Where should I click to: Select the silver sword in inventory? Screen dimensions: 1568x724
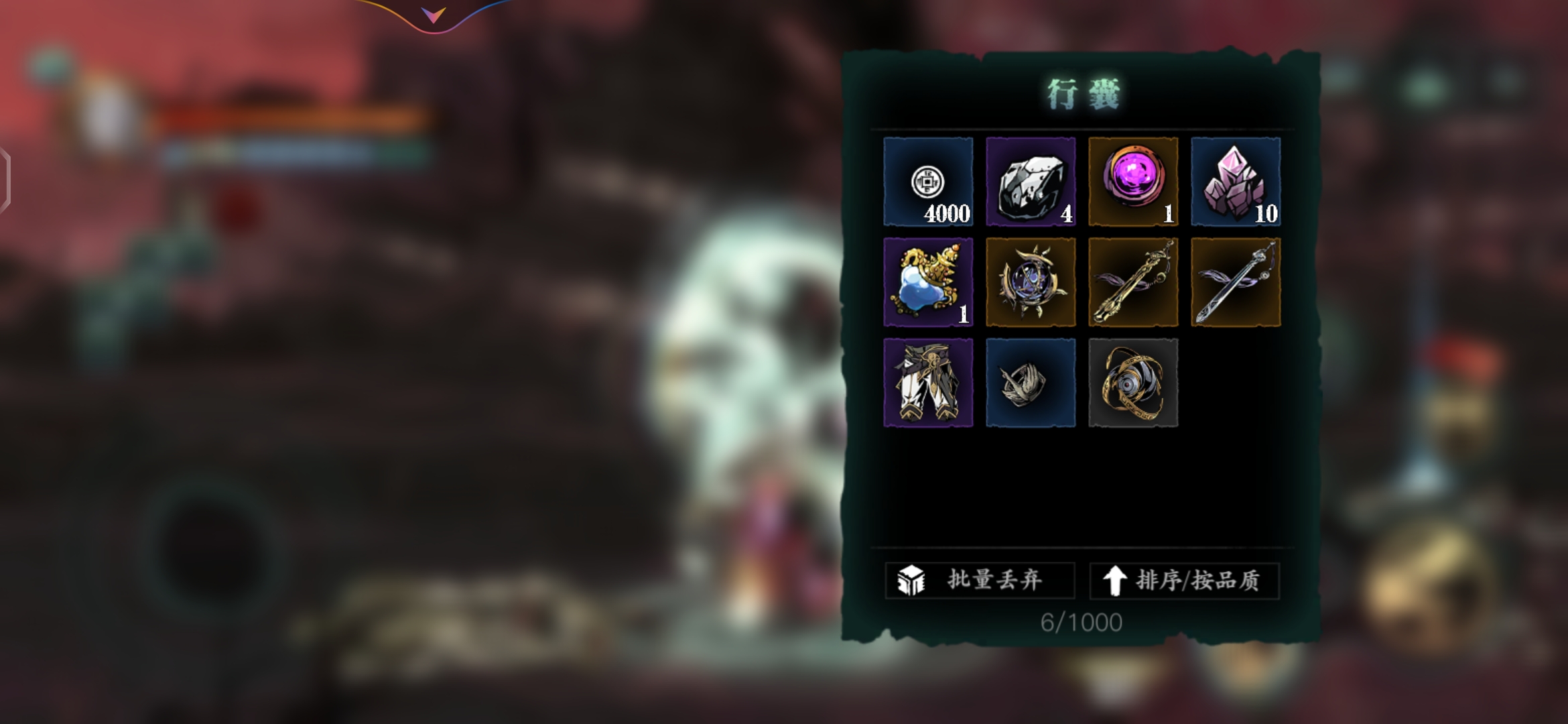click(x=1236, y=282)
